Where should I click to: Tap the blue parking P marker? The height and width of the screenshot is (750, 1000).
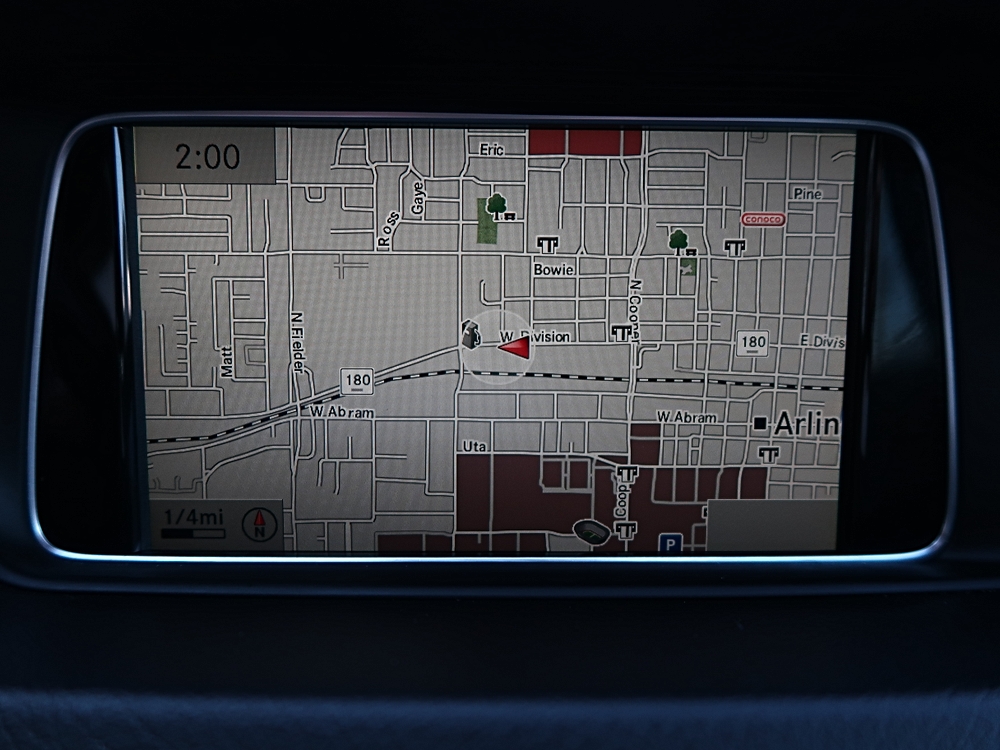pyautogui.click(x=668, y=543)
